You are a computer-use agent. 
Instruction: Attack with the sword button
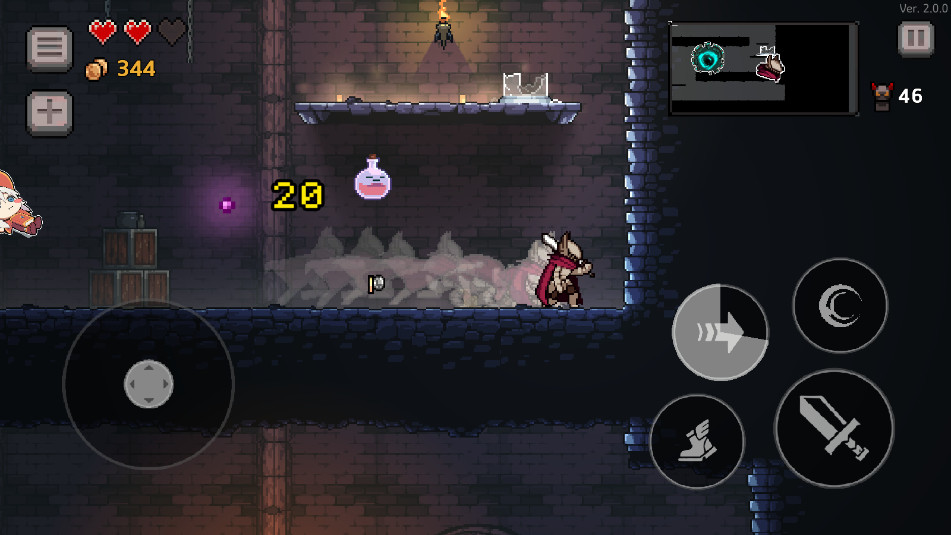click(x=834, y=428)
